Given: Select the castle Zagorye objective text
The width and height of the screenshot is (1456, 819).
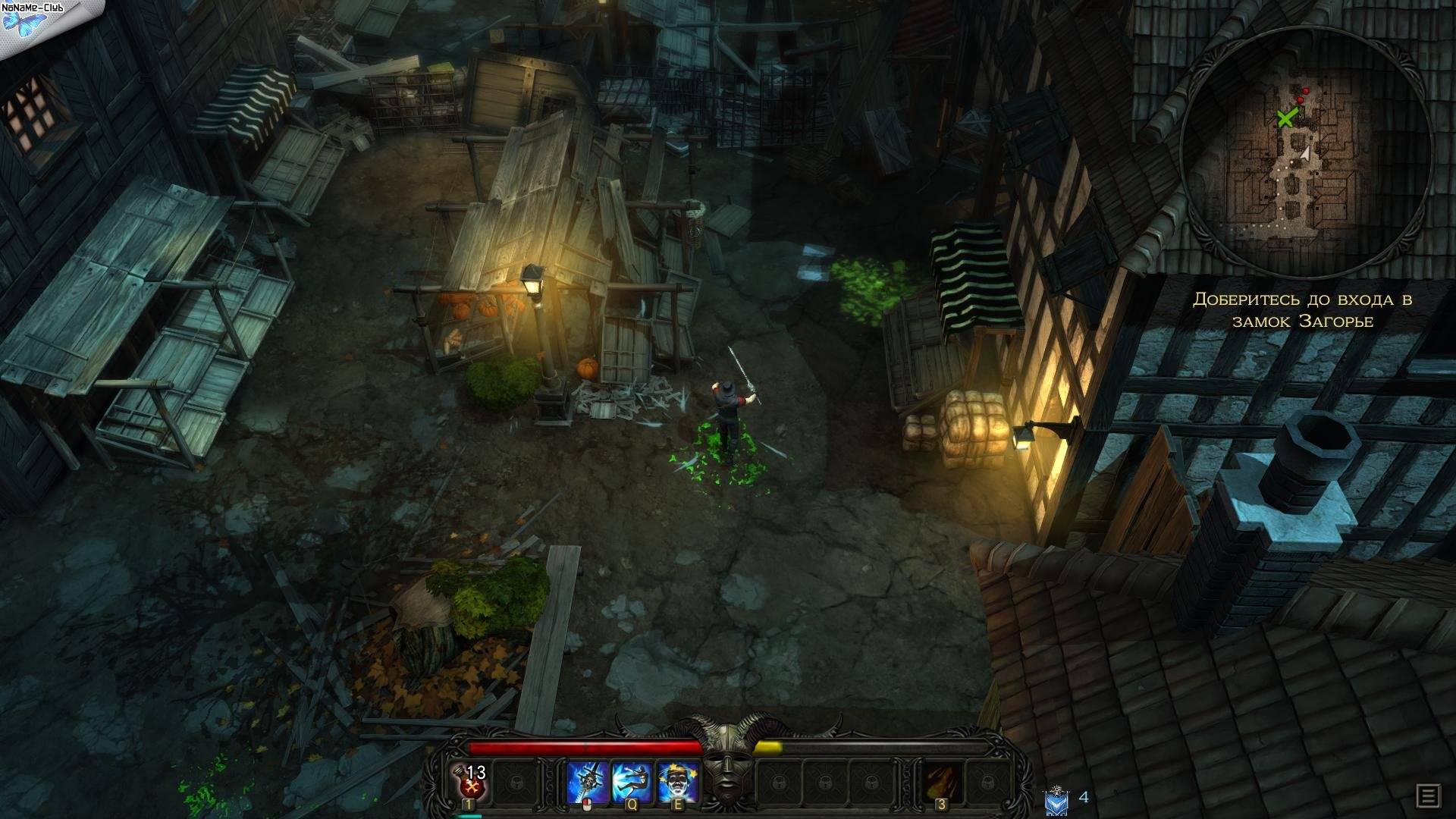Looking at the screenshot, I should pos(1303,310).
